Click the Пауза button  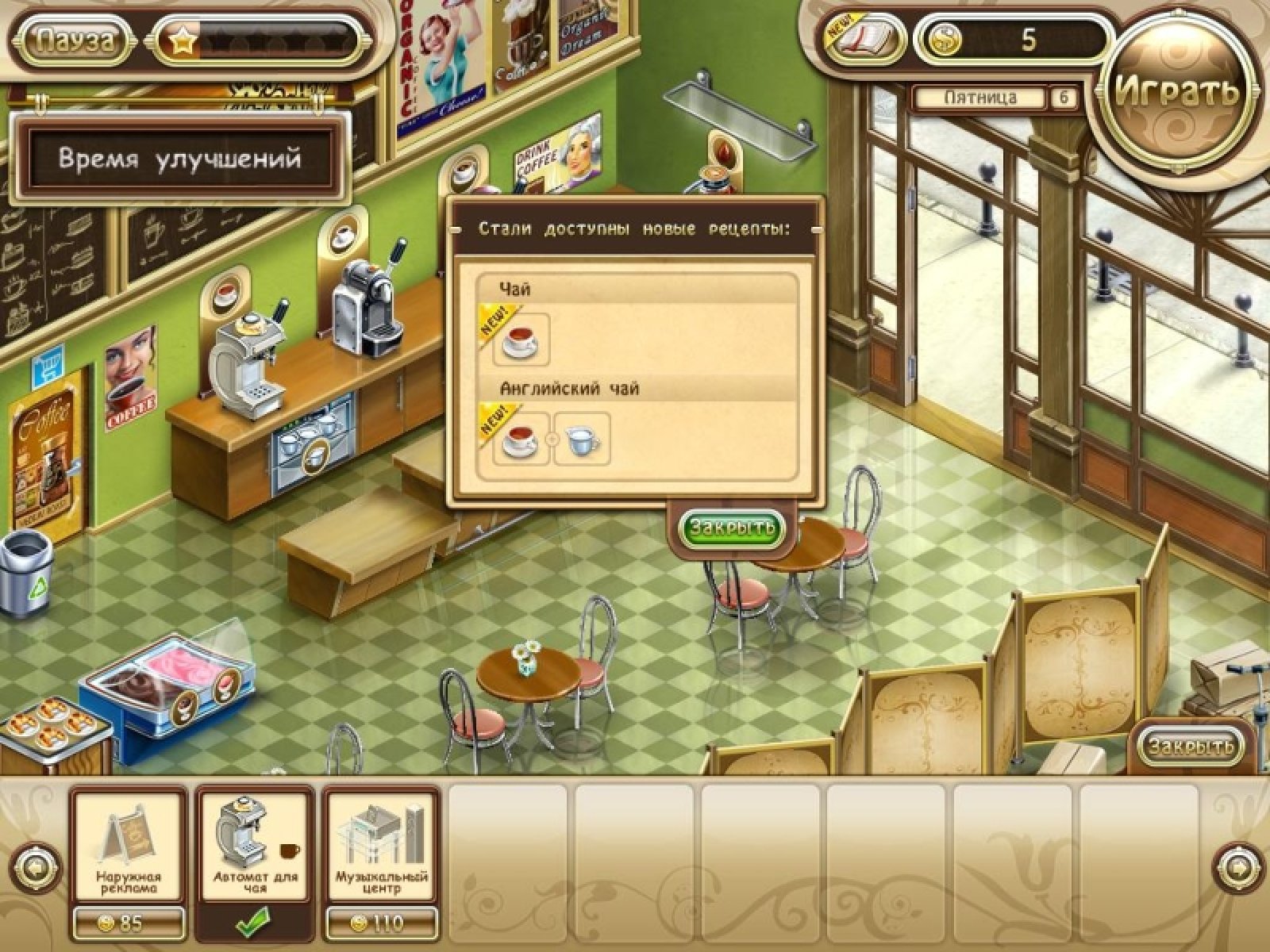tap(75, 41)
